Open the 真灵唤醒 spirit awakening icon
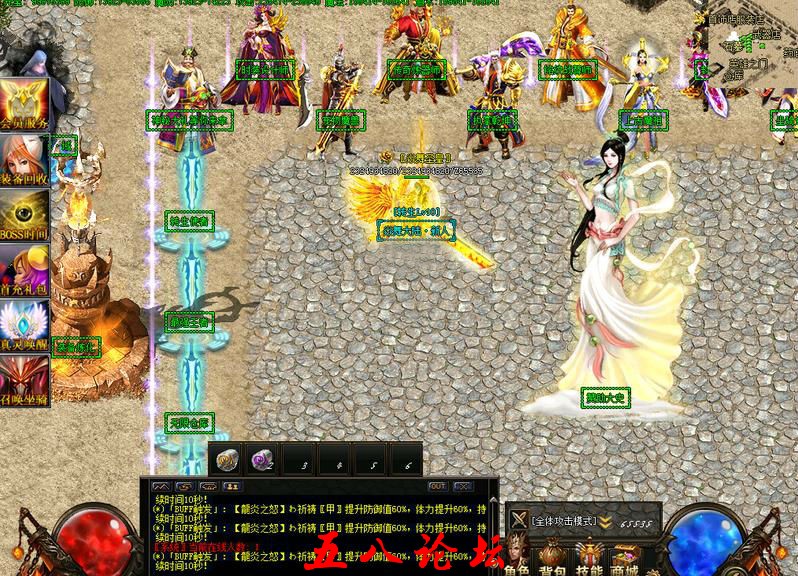This screenshot has width=798, height=576. (25, 326)
